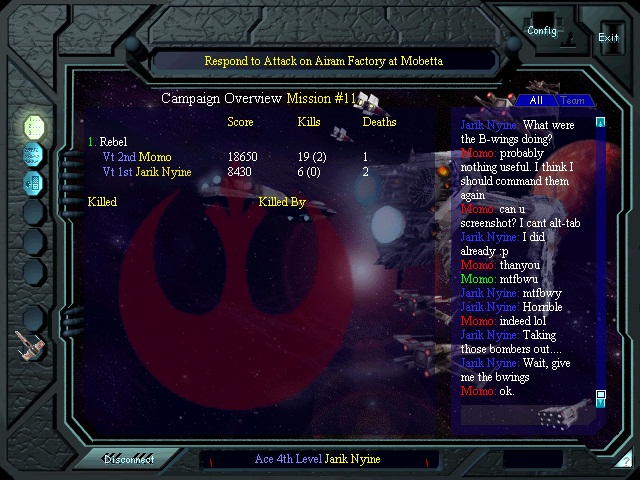Disconnect from the multiplayer session

130,459
